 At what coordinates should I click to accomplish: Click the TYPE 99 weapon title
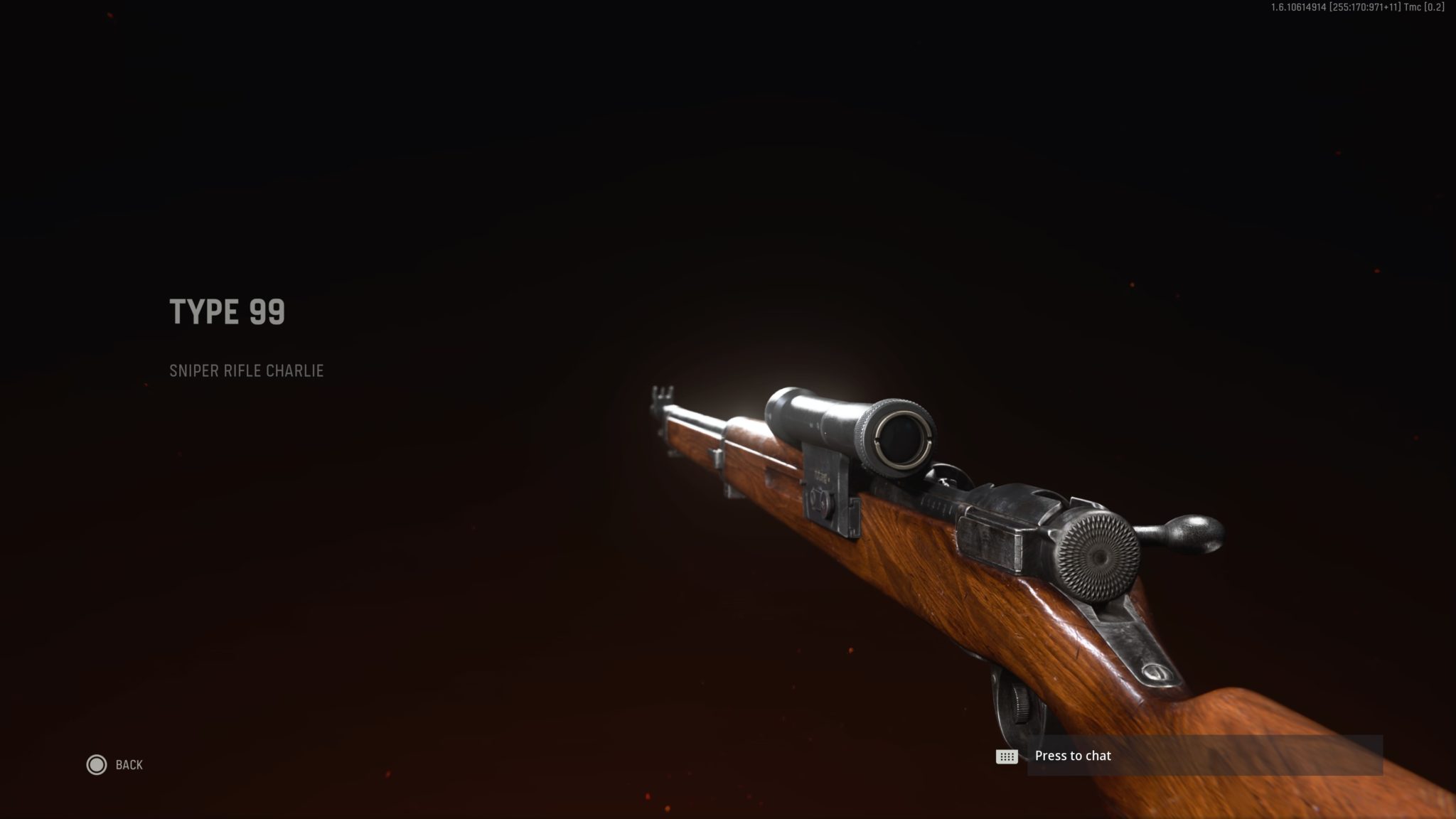227,311
